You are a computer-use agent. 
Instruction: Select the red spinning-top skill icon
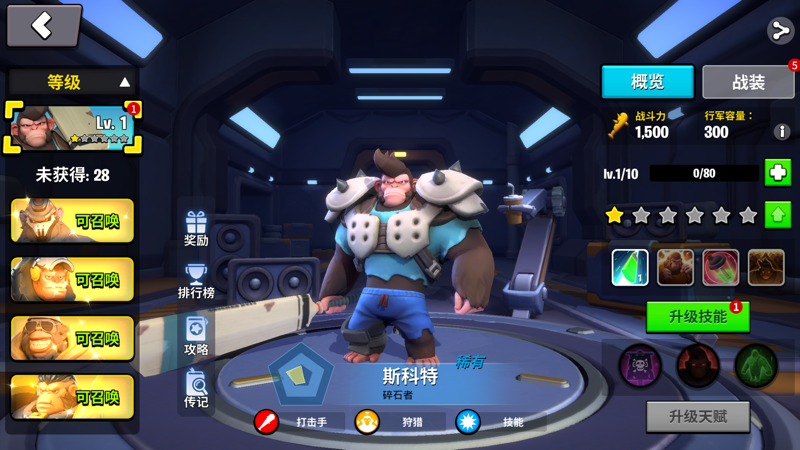click(720, 267)
